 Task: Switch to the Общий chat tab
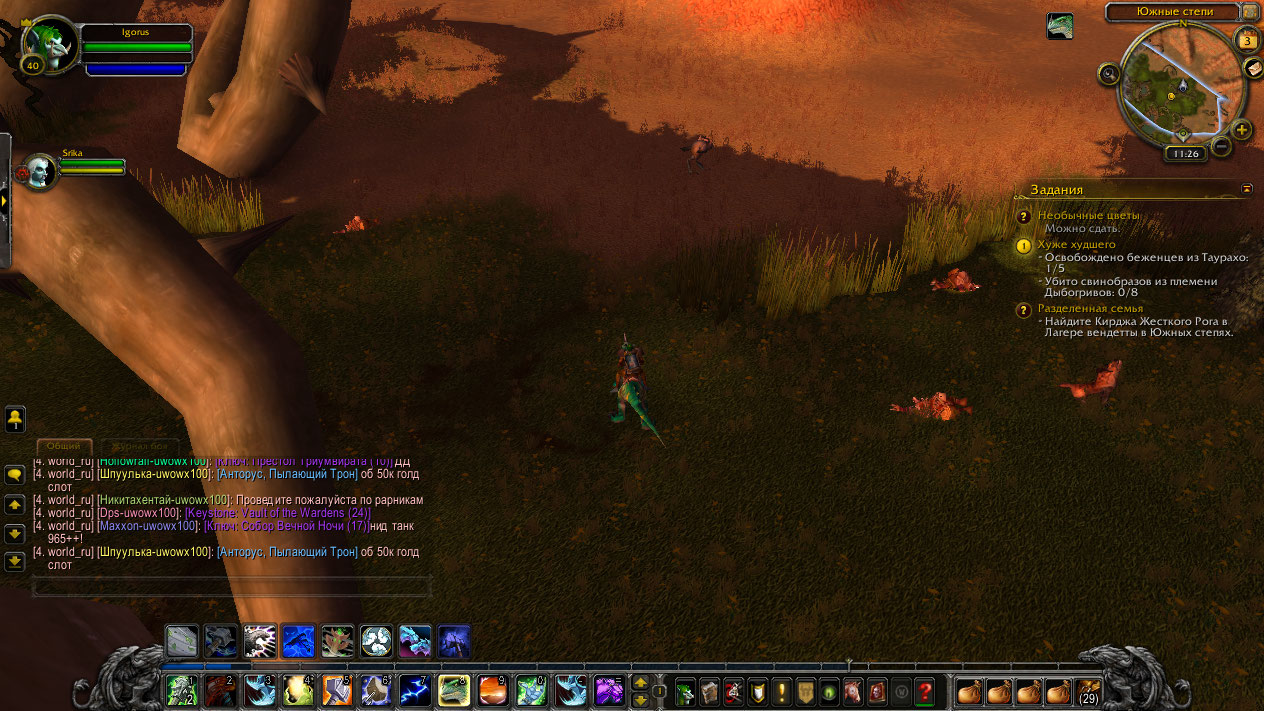[x=64, y=446]
